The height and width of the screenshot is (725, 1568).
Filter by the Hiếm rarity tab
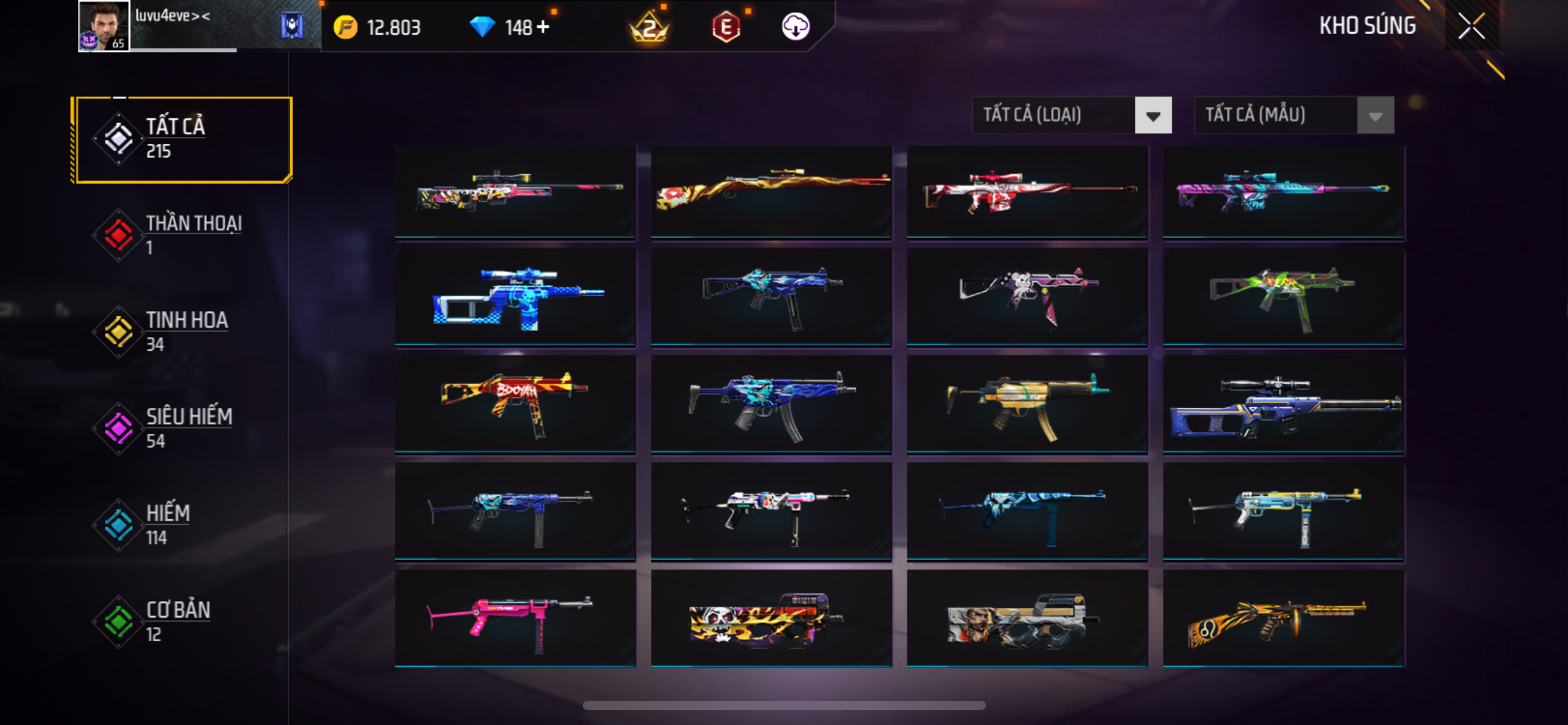[x=181, y=525]
